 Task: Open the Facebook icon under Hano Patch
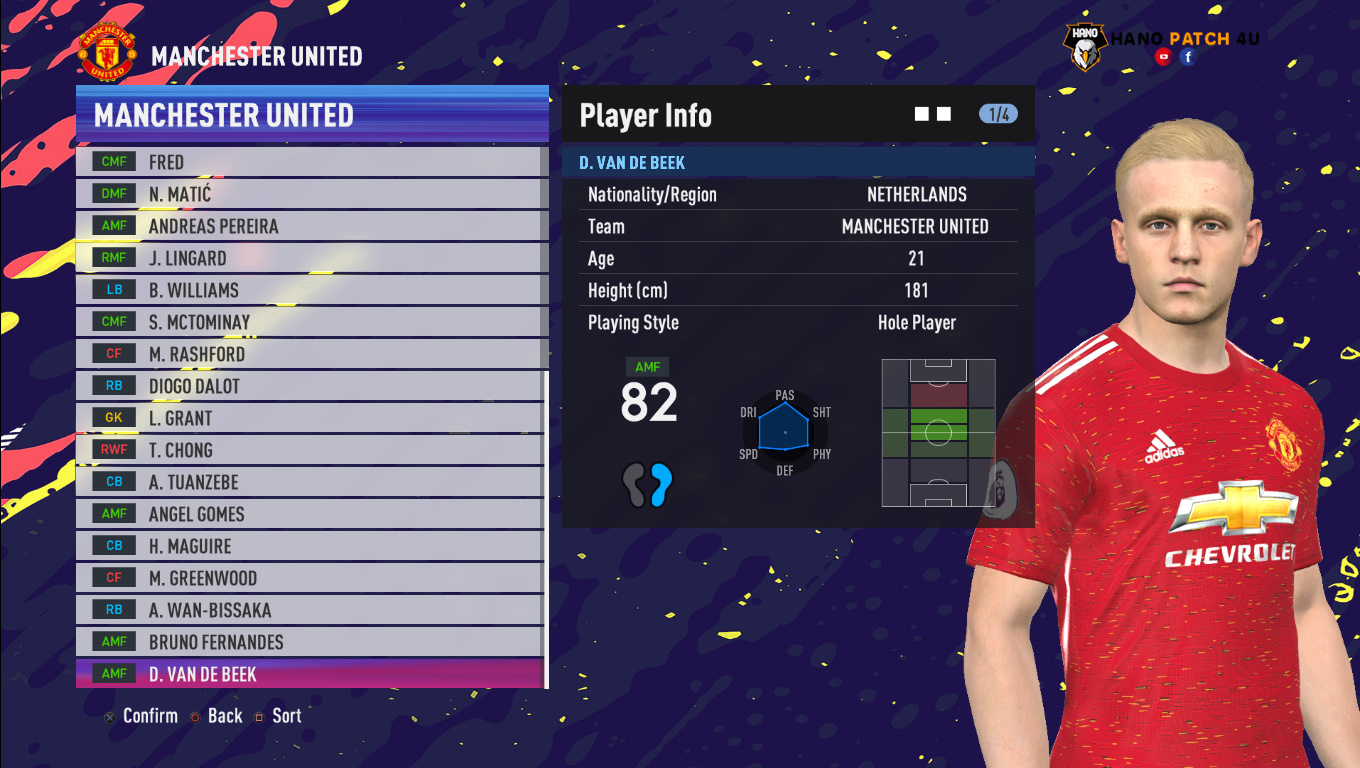[x=1188, y=57]
